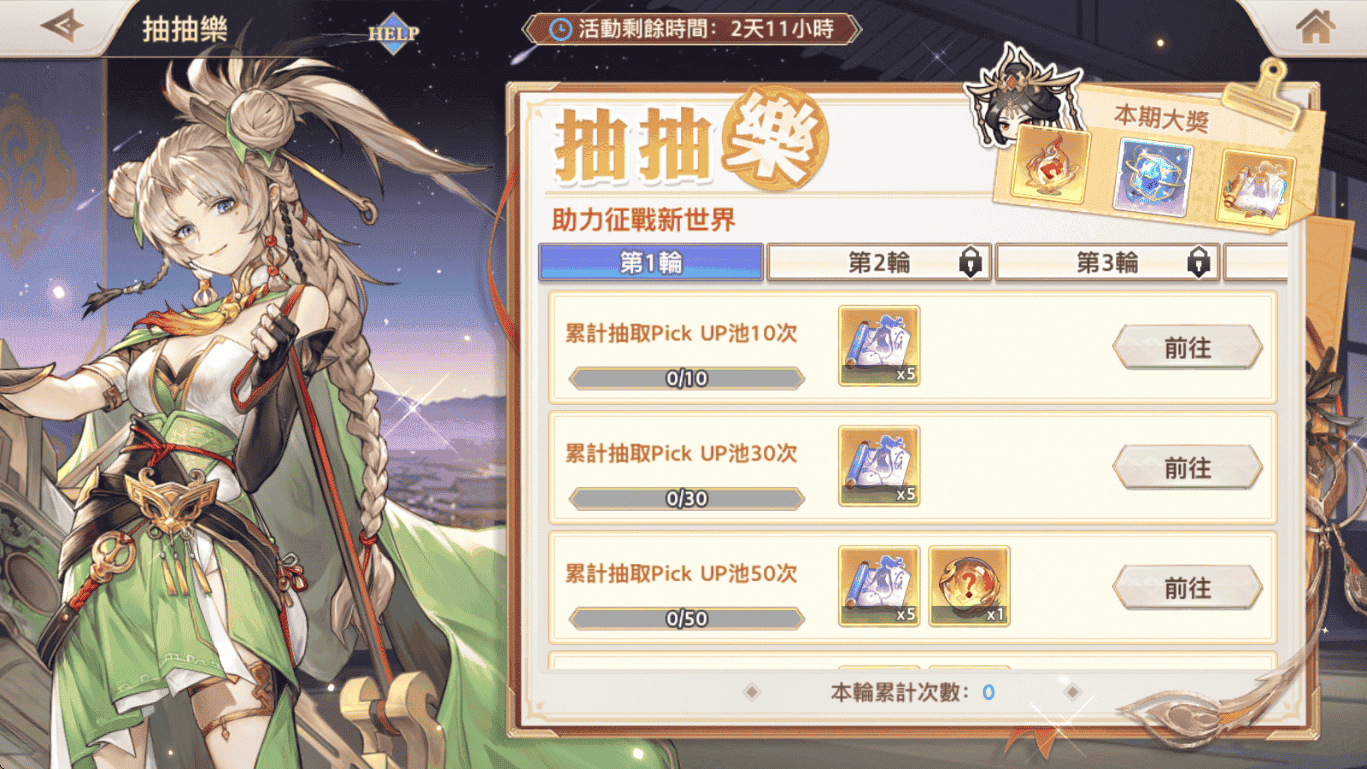This screenshot has width=1367, height=769.
Task: Click the scroll reward icon in the 50-pull row
Action: click(878, 586)
